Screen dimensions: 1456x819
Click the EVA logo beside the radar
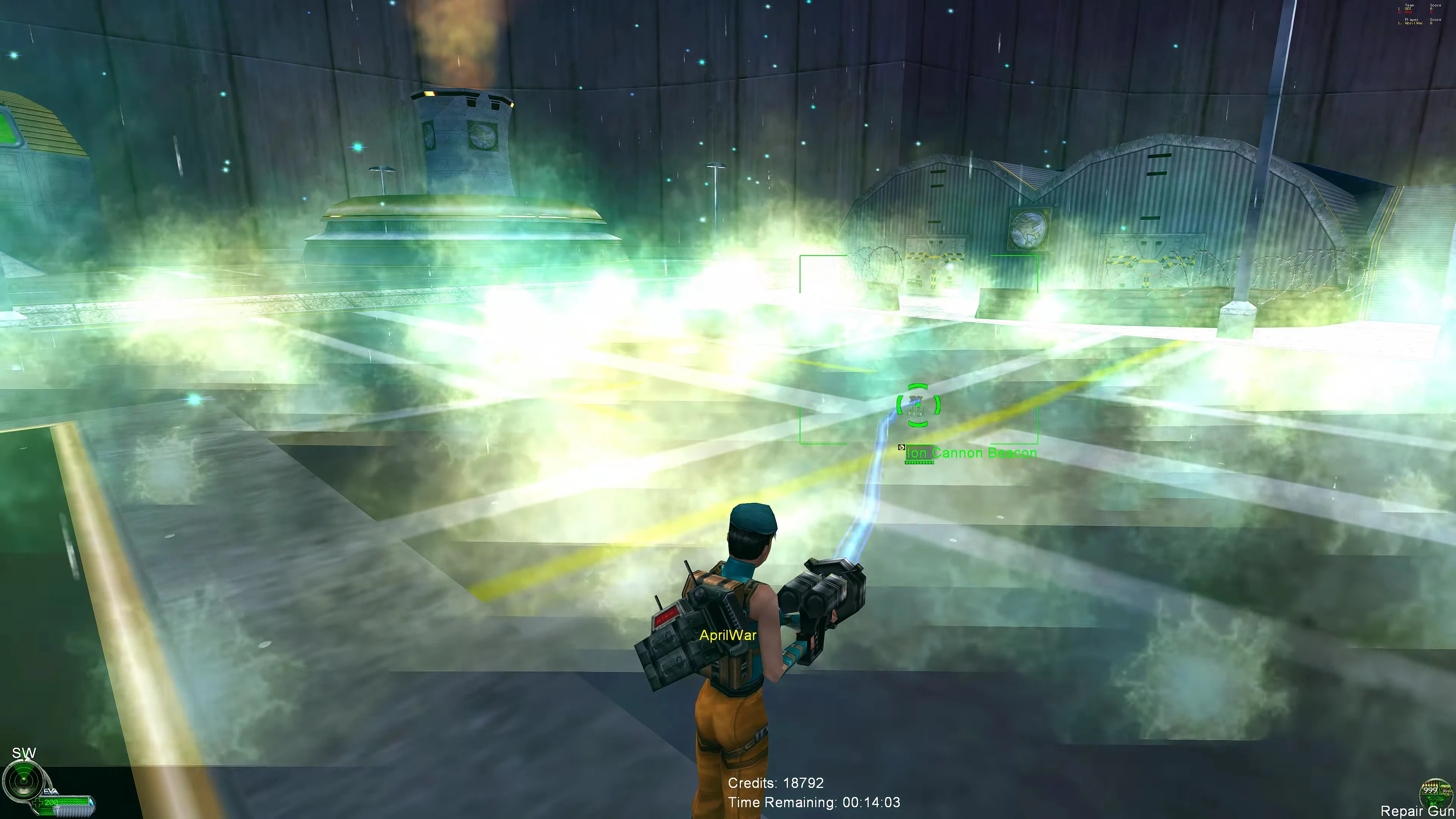click(x=50, y=791)
